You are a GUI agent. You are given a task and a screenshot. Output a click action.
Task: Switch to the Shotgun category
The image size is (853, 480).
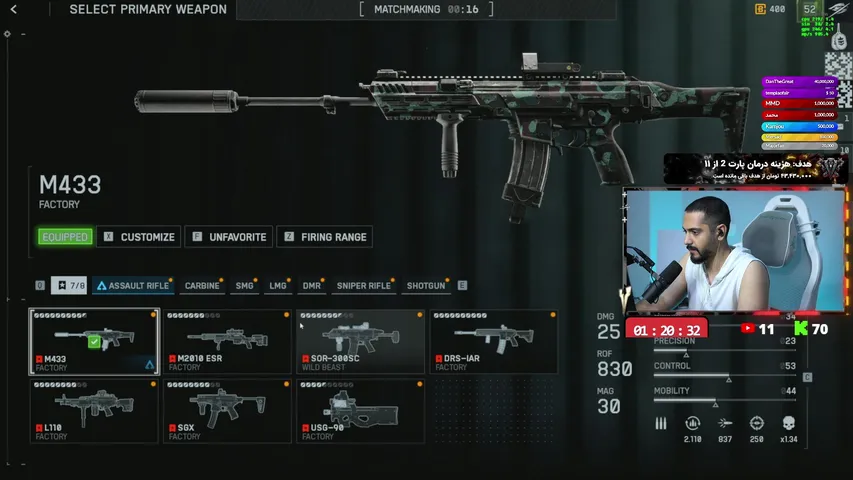[x=425, y=286]
